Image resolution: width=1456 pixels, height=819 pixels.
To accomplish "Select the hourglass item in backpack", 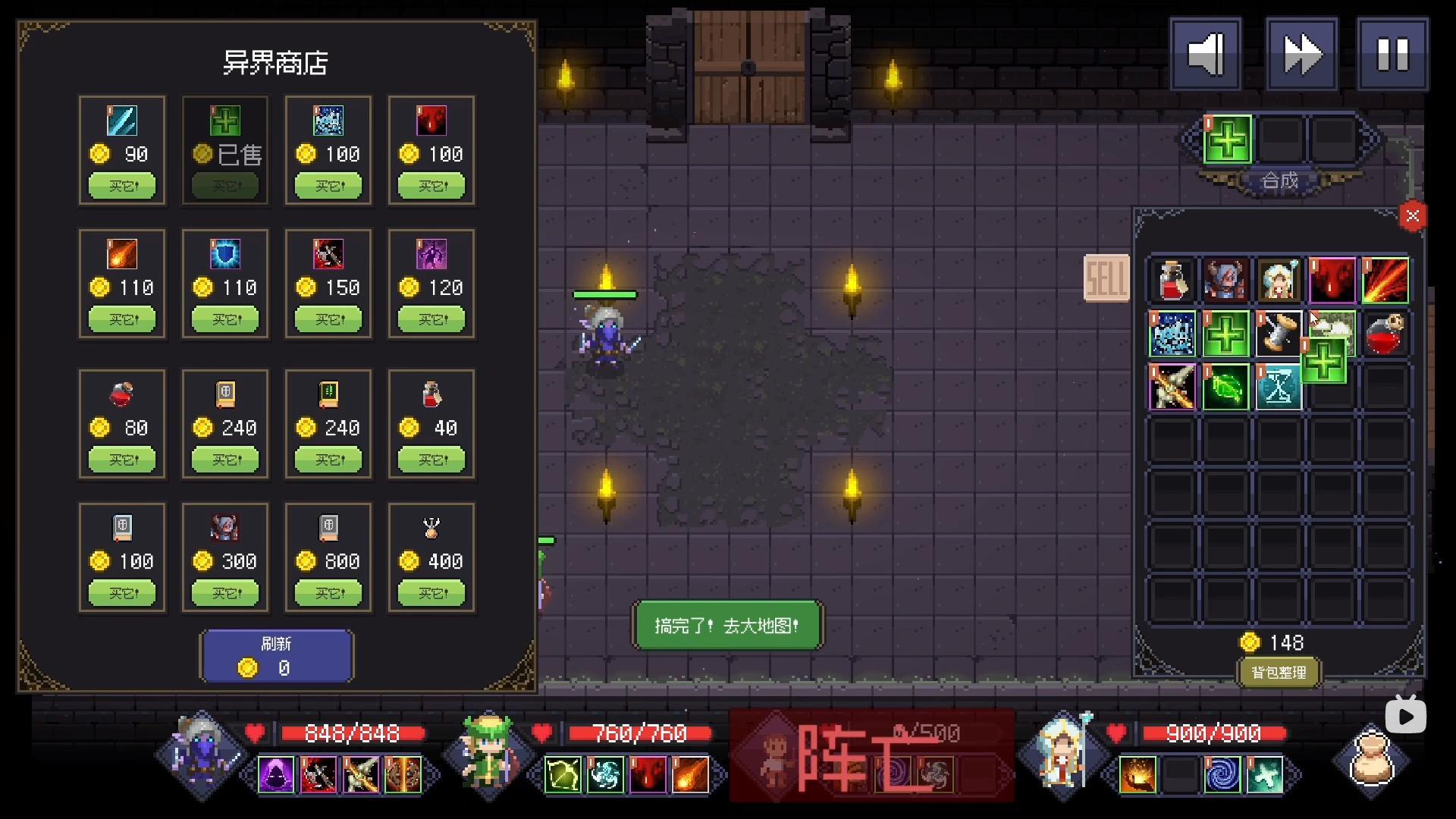I will point(1279,388).
